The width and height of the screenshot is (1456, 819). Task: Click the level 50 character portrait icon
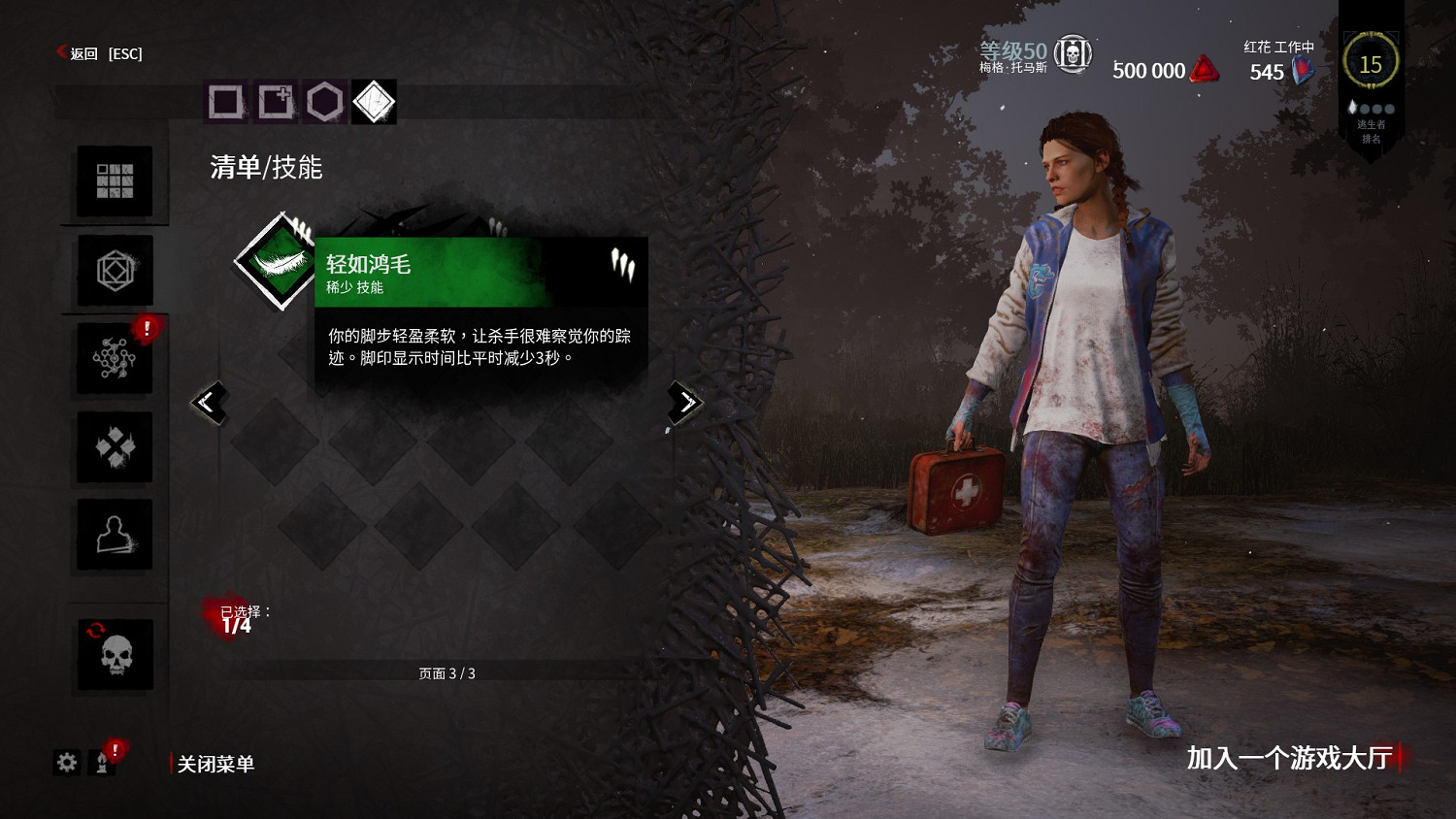point(1073,53)
